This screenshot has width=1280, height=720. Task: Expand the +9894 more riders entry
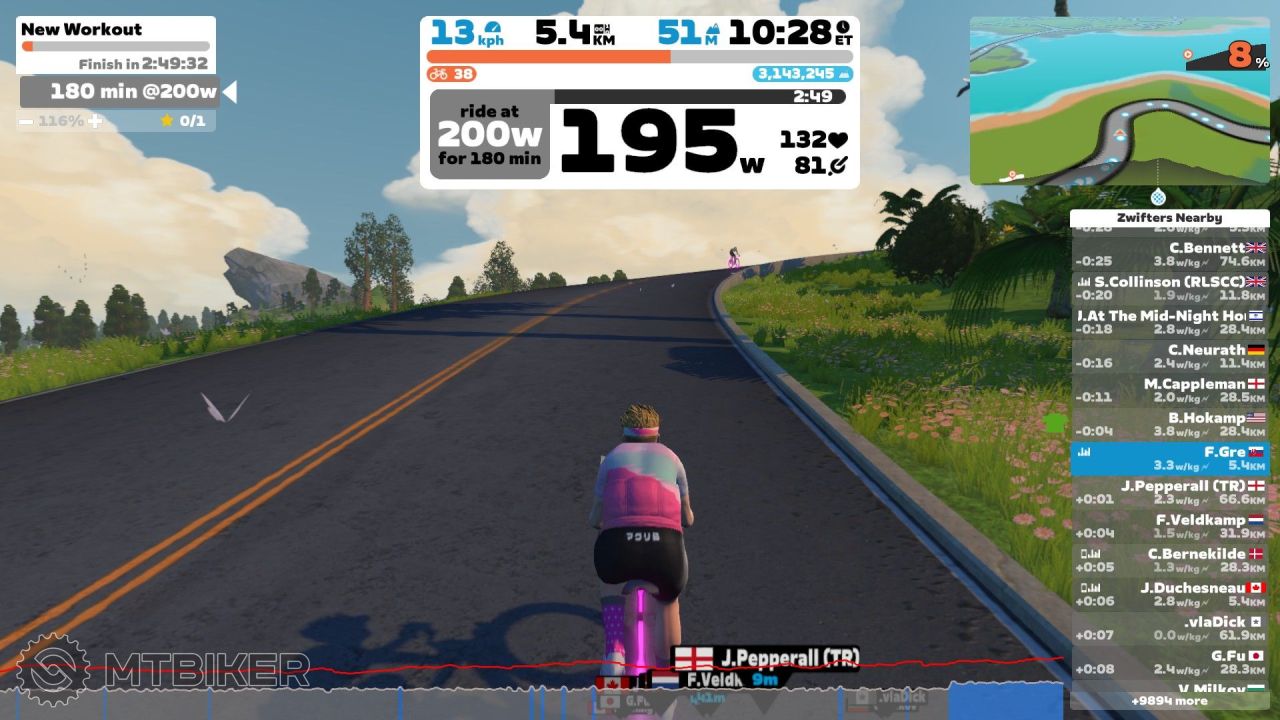tap(1169, 701)
